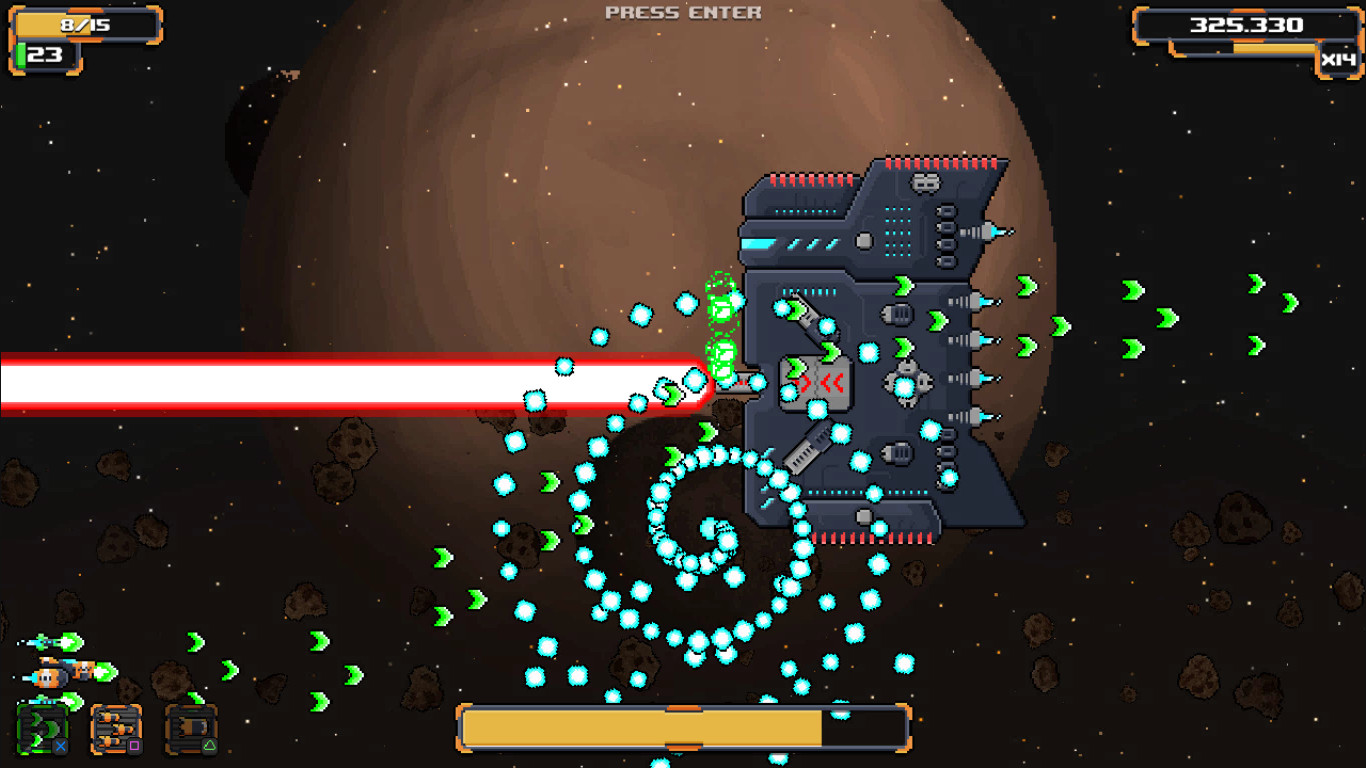Select the bomb deploy ability card
This screenshot has height=768, width=1366.
click(x=190, y=728)
